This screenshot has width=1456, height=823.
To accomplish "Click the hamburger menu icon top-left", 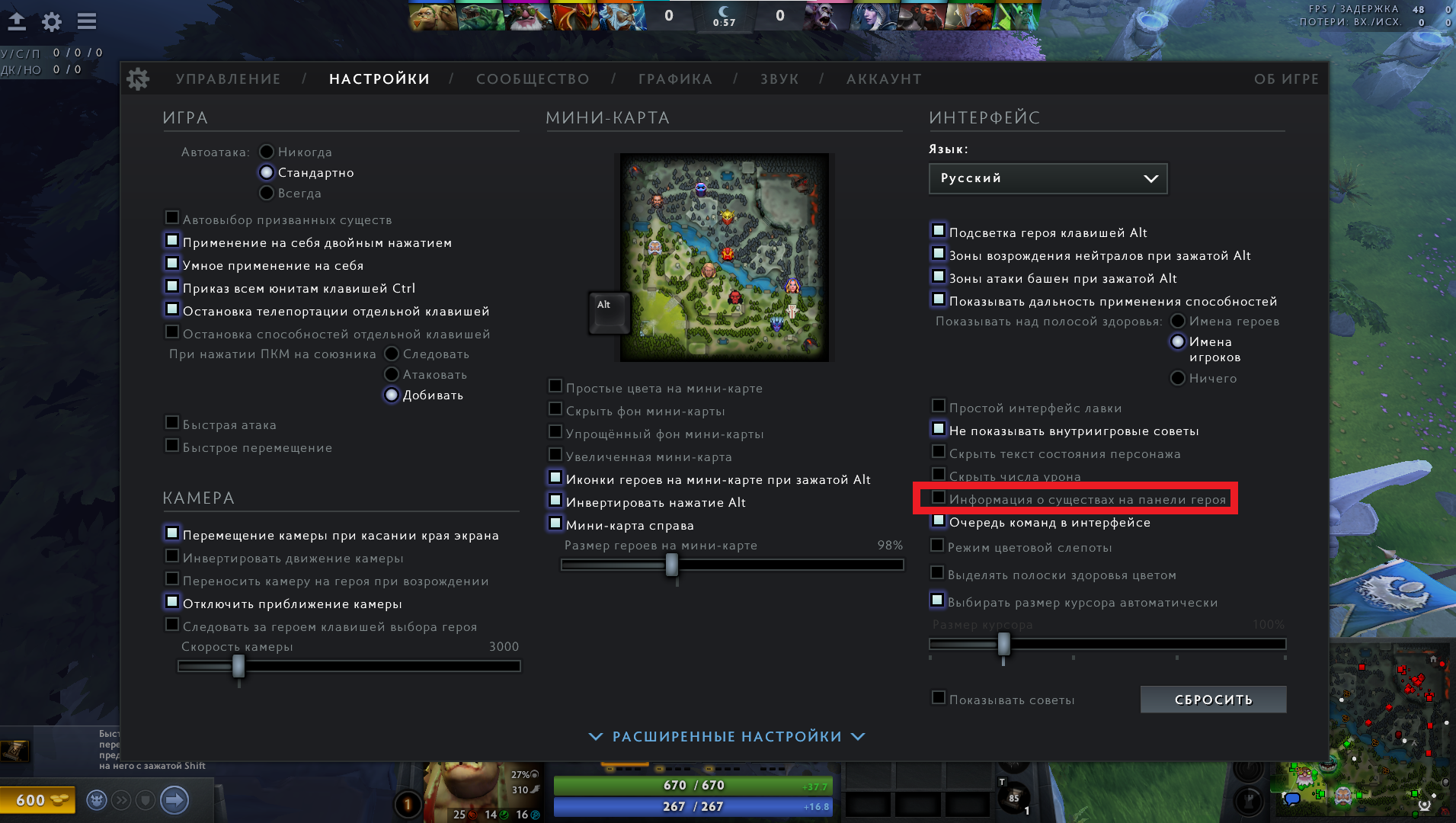I will tap(86, 22).
